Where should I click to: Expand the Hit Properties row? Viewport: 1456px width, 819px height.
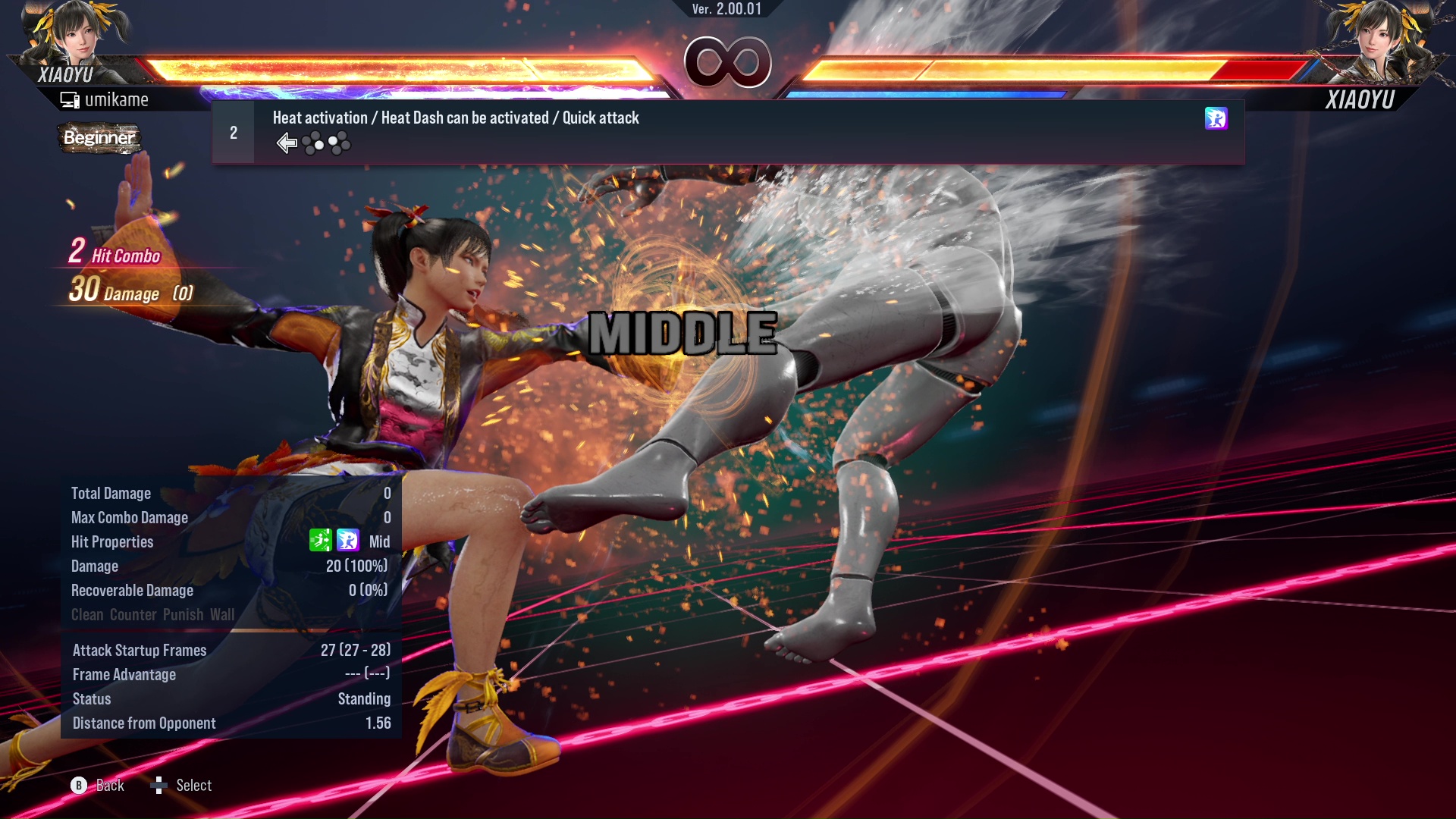(x=112, y=541)
